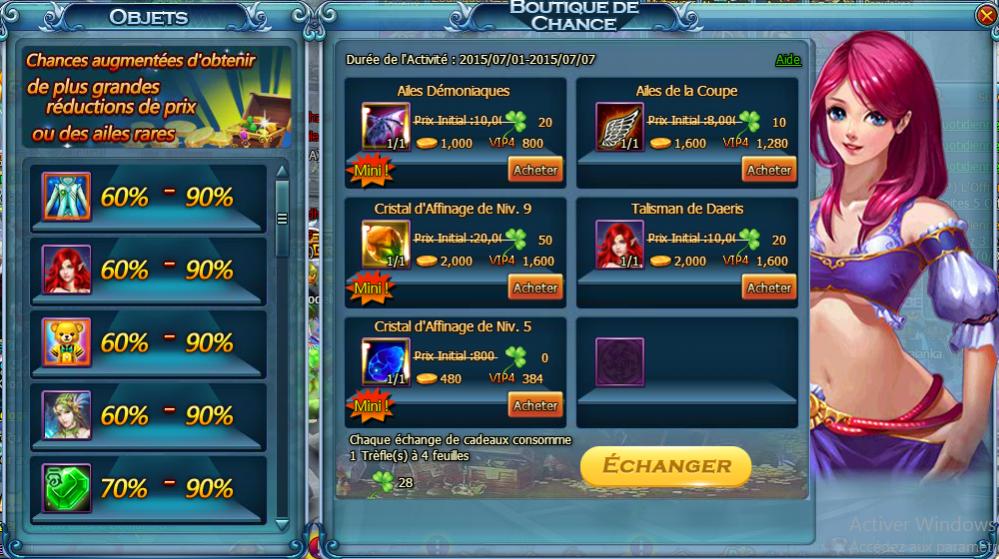Purchase the Talisman de Daeris
Image resolution: width=999 pixels, height=559 pixels.
768,288
